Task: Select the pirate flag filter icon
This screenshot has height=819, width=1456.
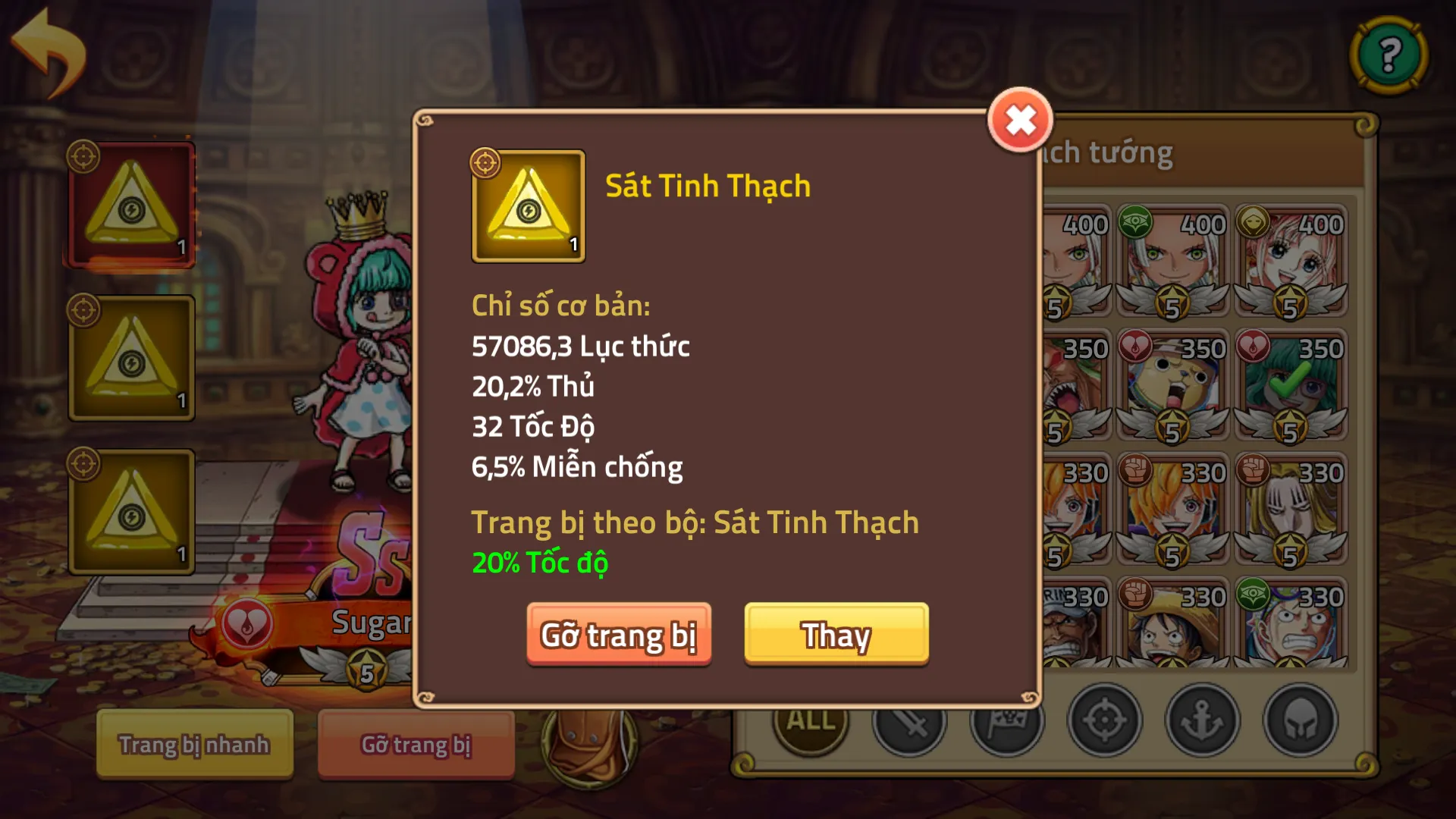Action: [x=1006, y=720]
